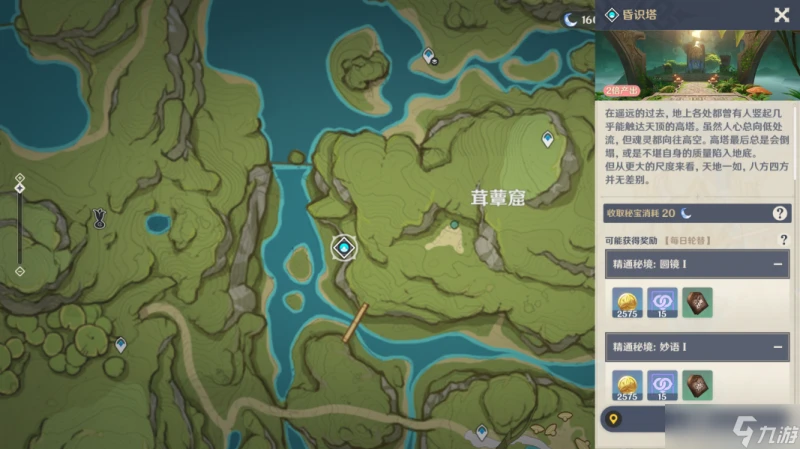800x449 pixels.
Task: Open help for 收取秘宝消耗 resin cost
Action: [x=780, y=213]
